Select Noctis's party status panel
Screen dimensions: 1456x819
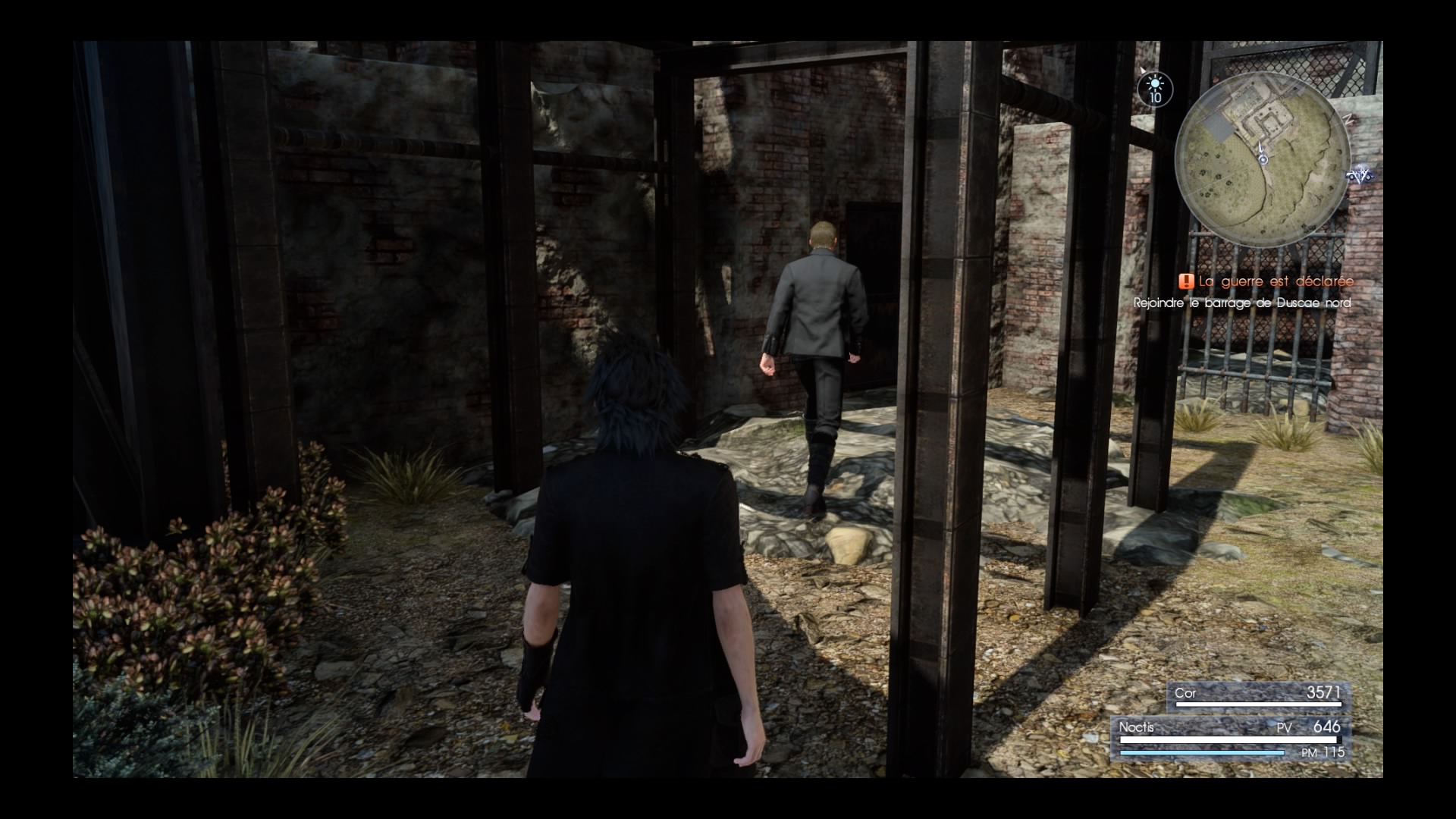pos(1230,738)
